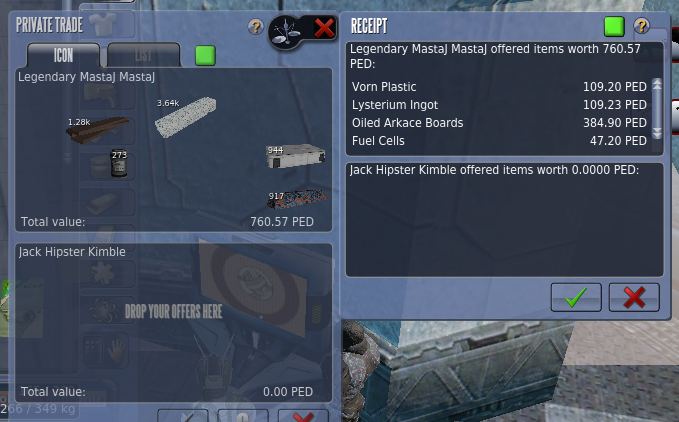Click the Lysterium Ingot receipt row
Image resolution: width=679 pixels, height=422 pixels.
point(500,105)
